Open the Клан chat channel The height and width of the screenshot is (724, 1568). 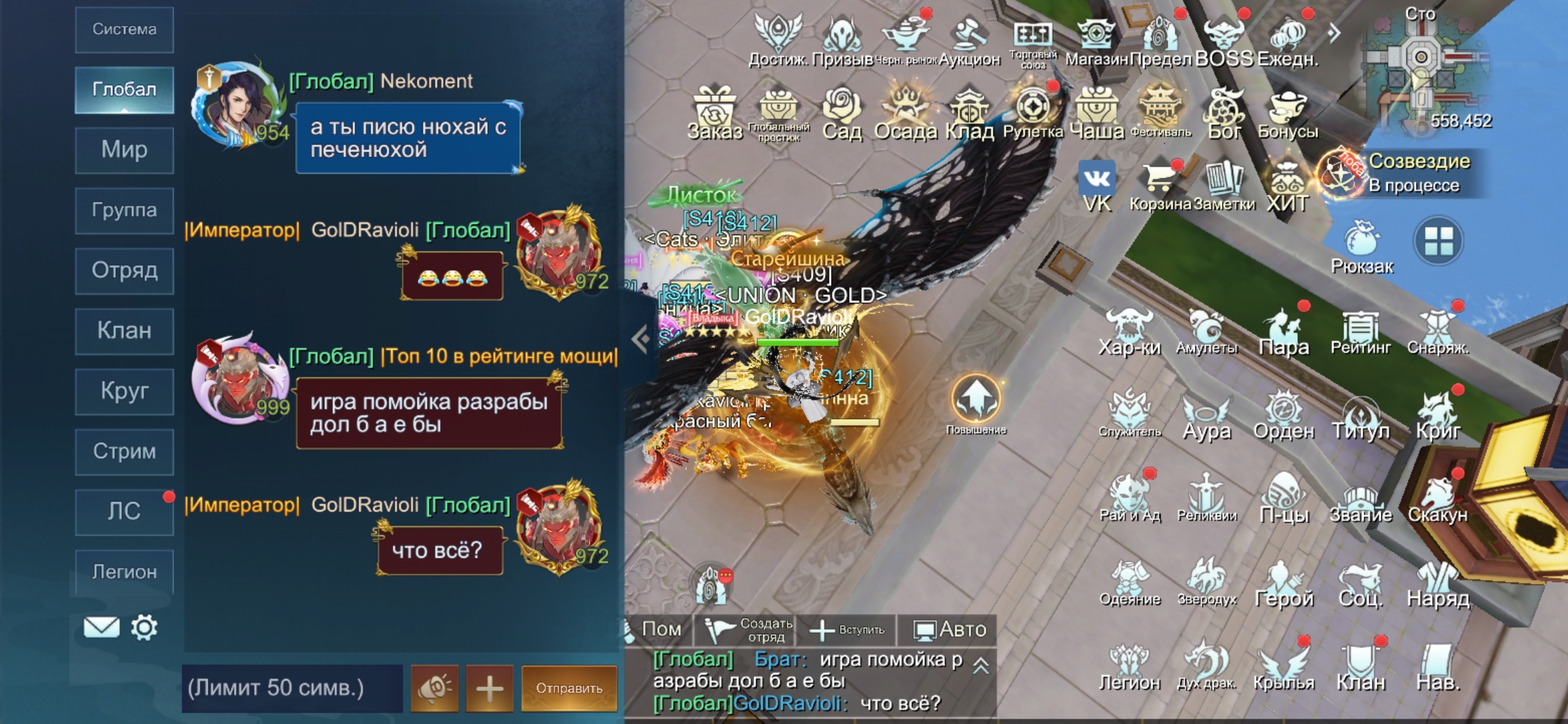click(125, 330)
